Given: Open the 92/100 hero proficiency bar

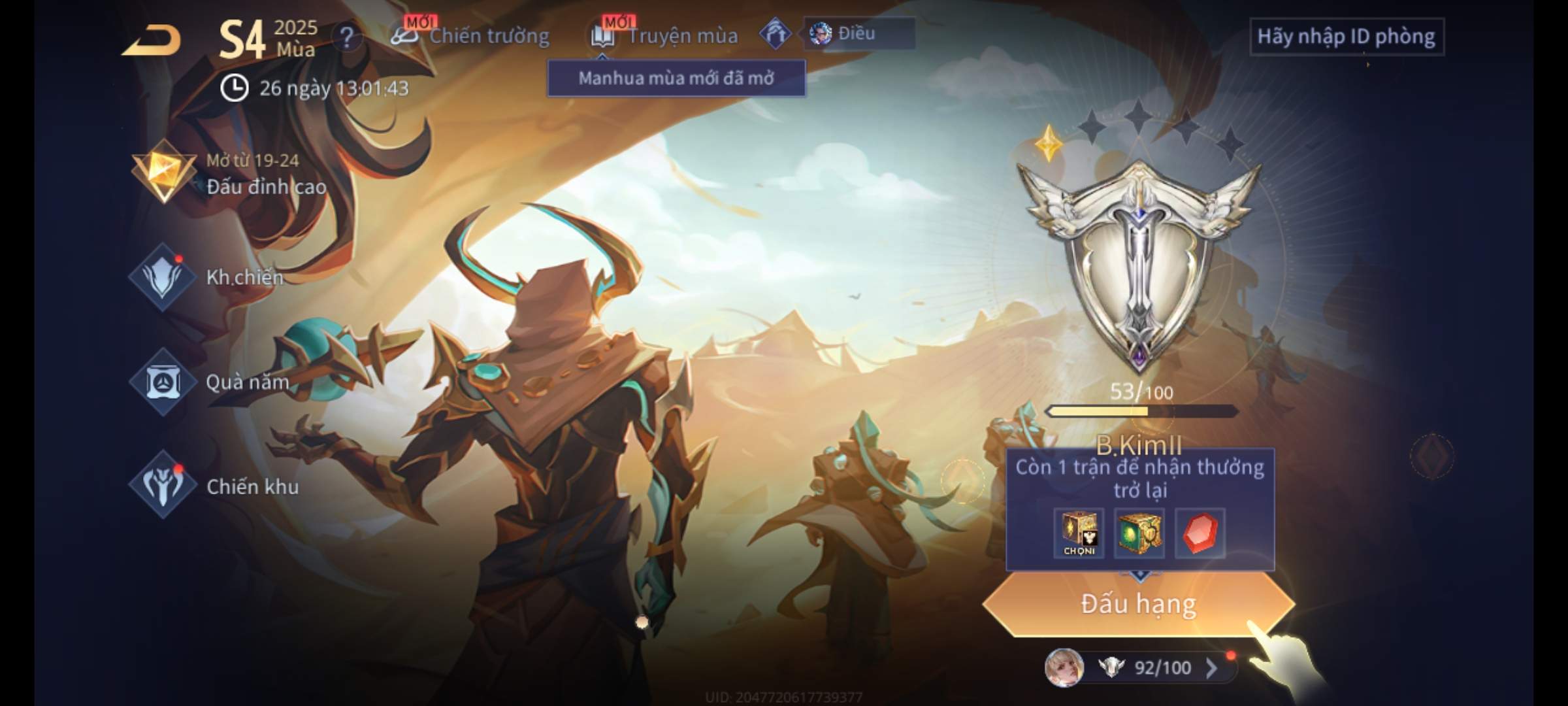Looking at the screenshot, I should 1140,667.
